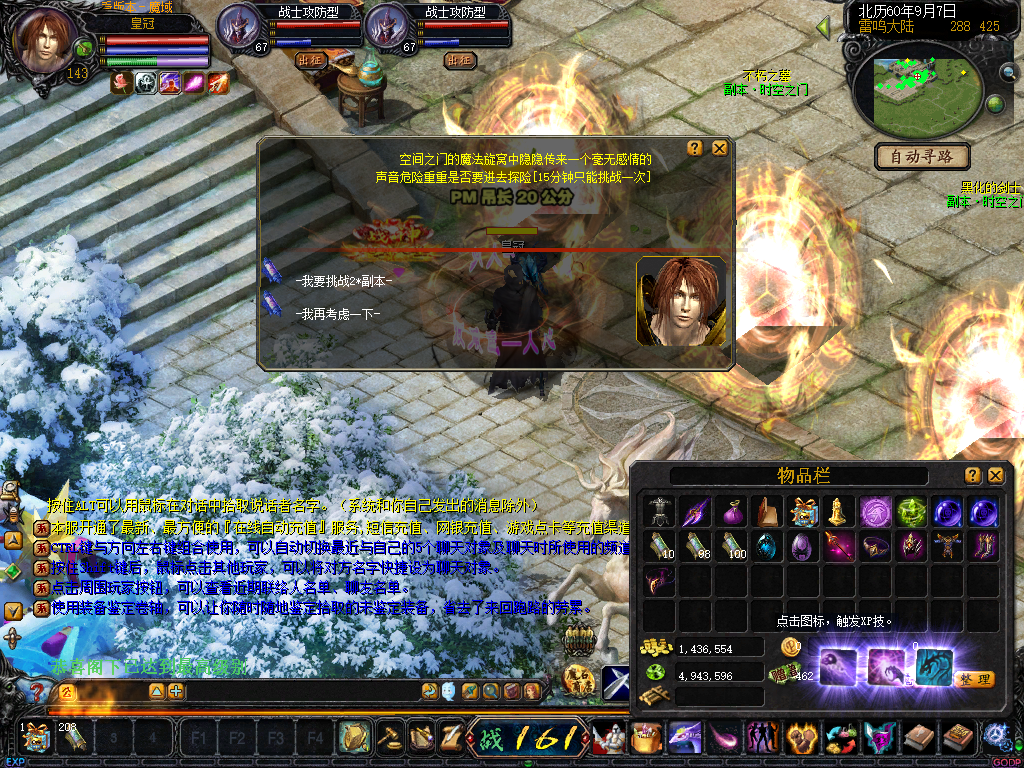Choose the "我要挑战2*副本" dialogue option
Image resolution: width=1024 pixels, height=768 pixels.
344,281
